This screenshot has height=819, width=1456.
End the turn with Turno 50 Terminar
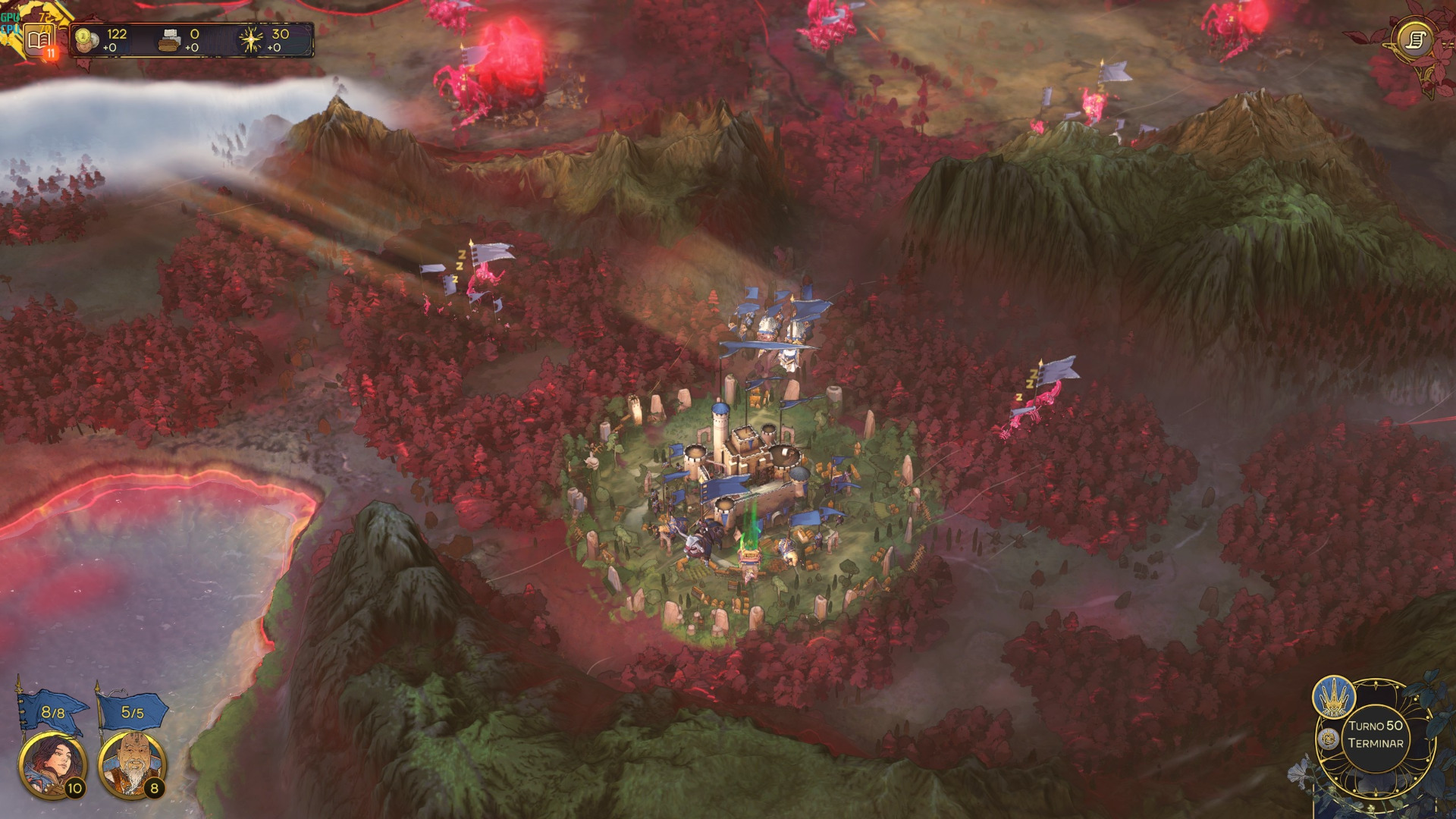1376,734
